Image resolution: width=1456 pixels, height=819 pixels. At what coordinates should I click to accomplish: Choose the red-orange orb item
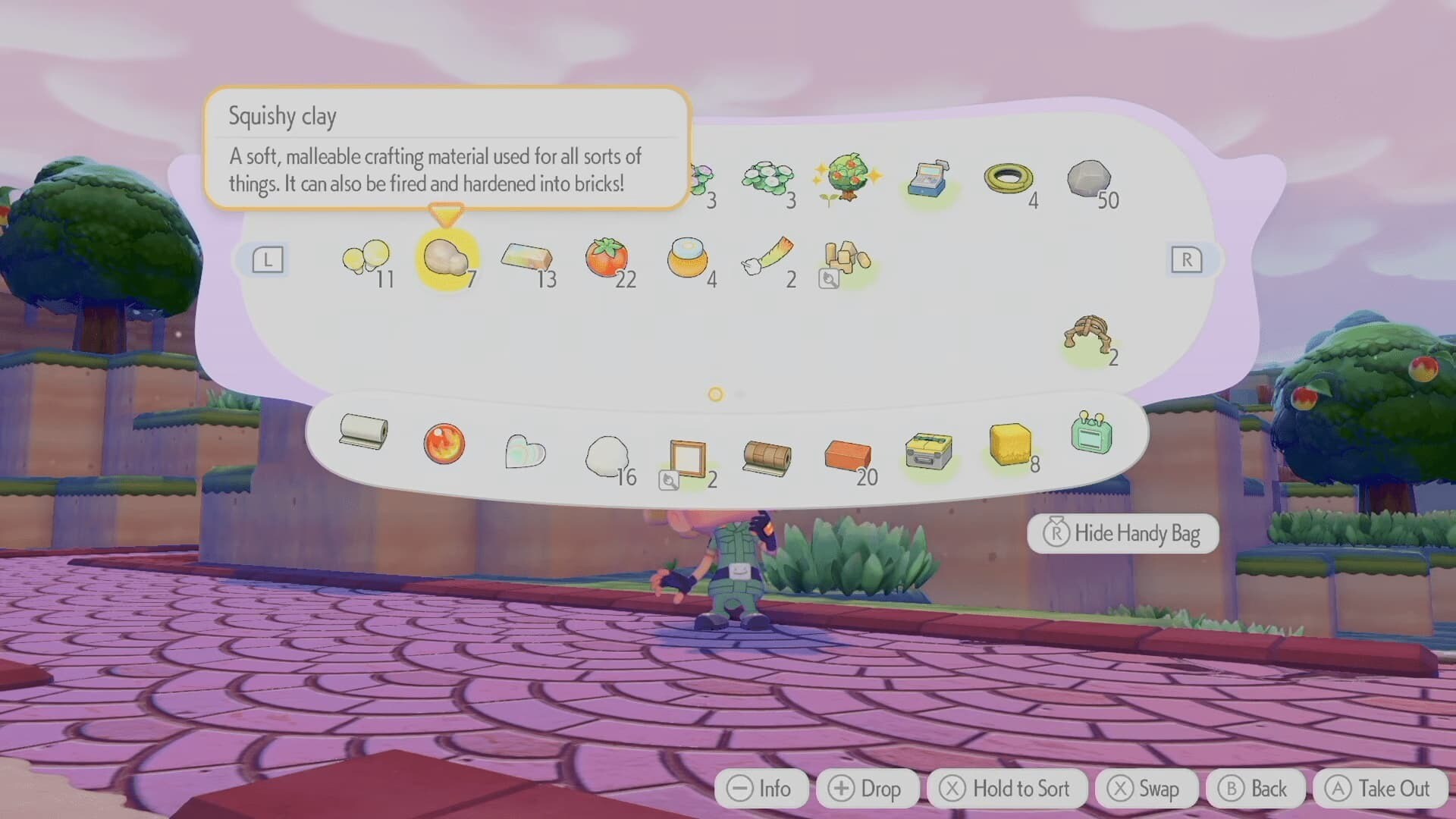tap(444, 444)
